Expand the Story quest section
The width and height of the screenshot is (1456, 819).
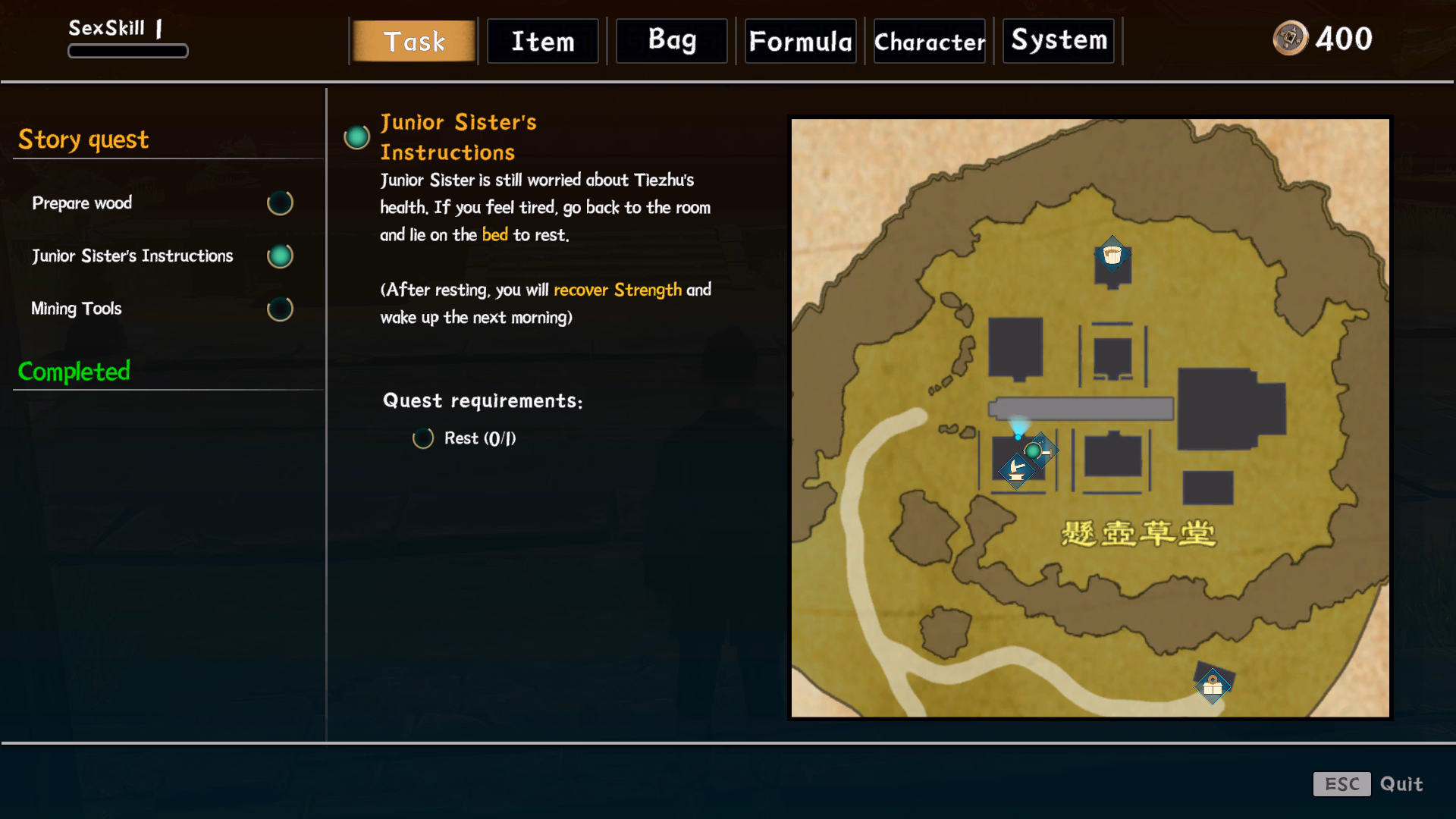pyautogui.click(x=83, y=139)
